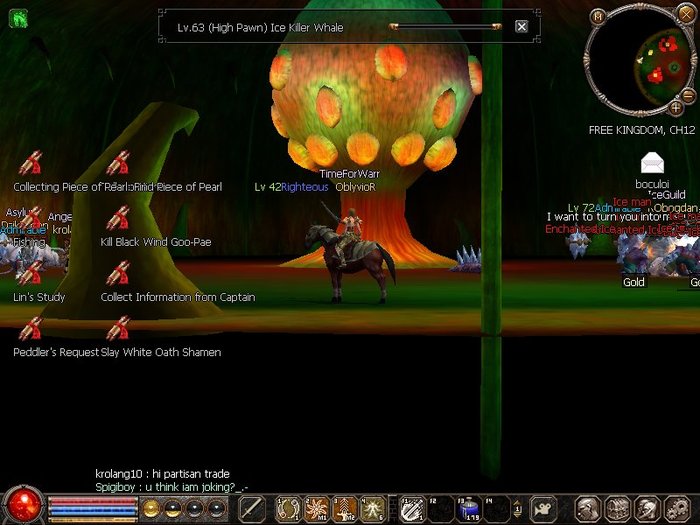This screenshot has height=525, width=700.
Task: Open the Peddler's Request quest scroll
Action: coord(31,329)
